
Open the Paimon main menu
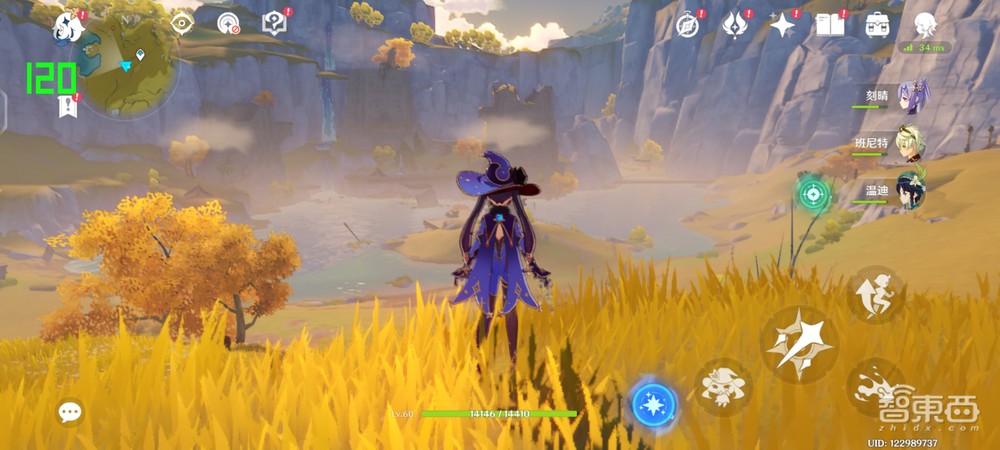click(x=69, y=26)
